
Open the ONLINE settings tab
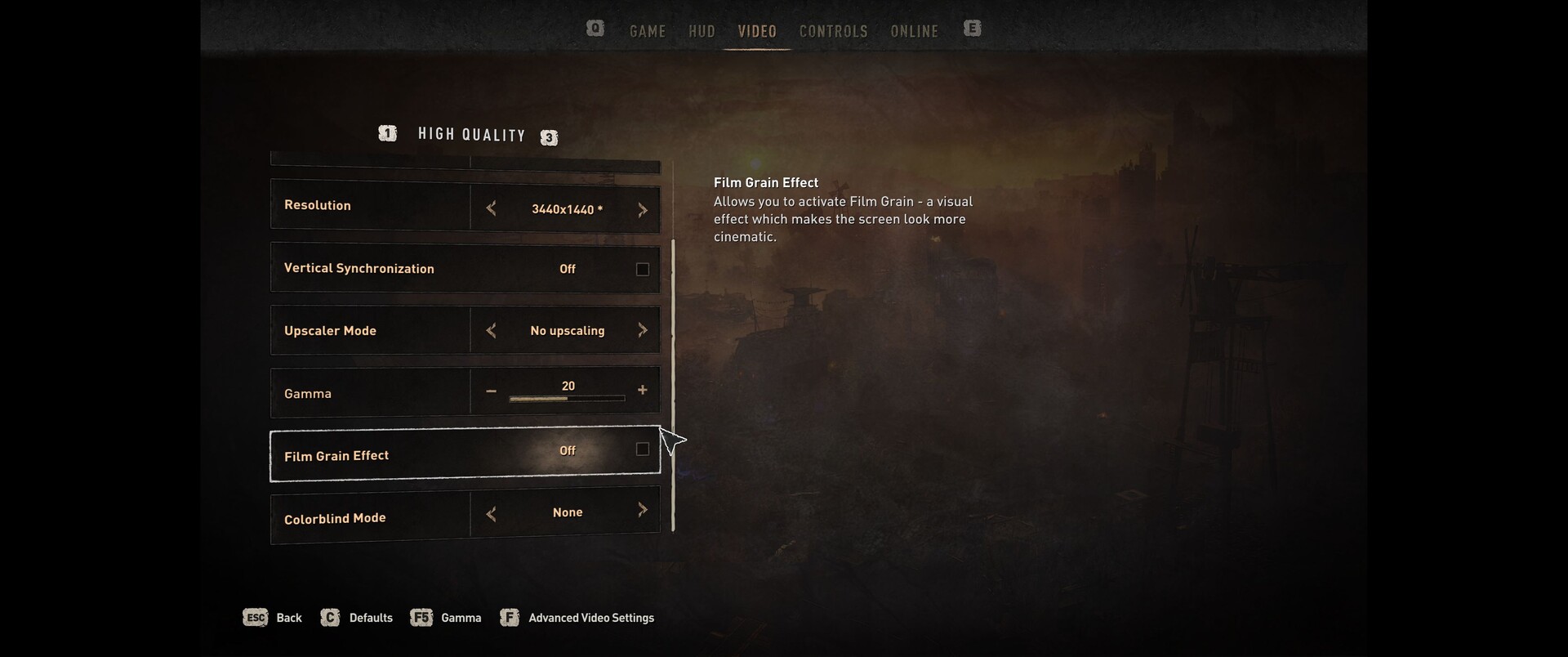(x=914, y=31)
